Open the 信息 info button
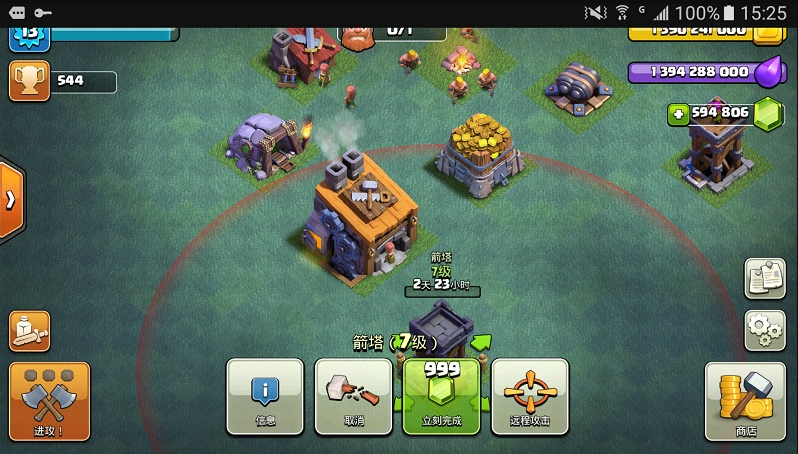798x454 pixels. pos(265,396)
